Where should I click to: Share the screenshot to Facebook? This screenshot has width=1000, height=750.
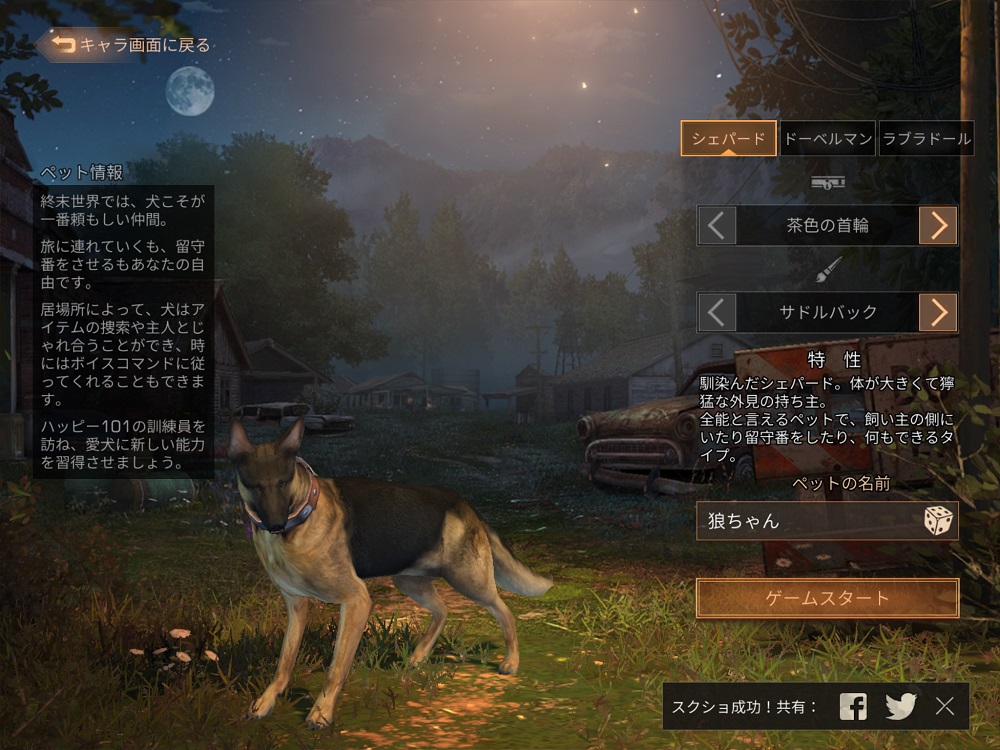(x=853, y=707)
